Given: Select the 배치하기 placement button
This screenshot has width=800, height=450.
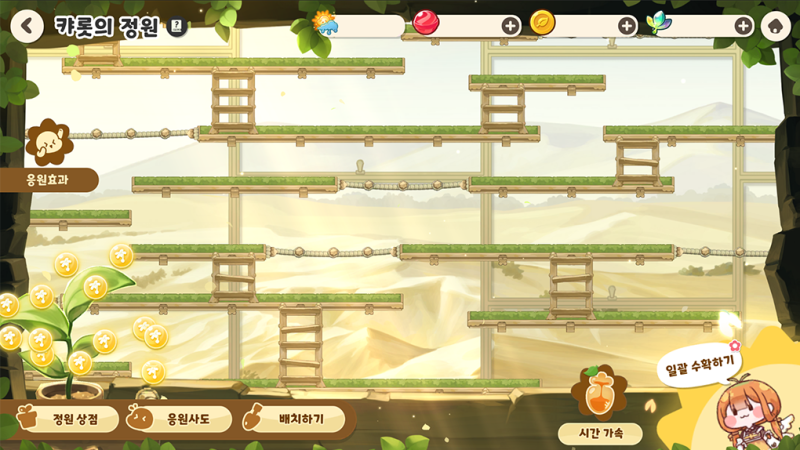Looking at the screenshot, I should (x=294, y=419).
